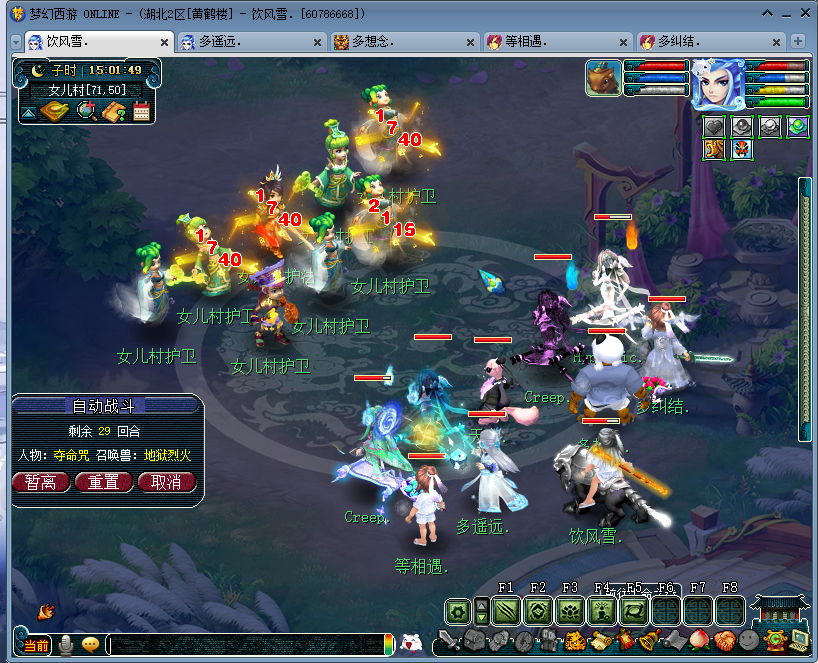The height and width of the screenshot is (663, 818).
Task: Click the opera mask buff icon
Action: tap(741, 150)
